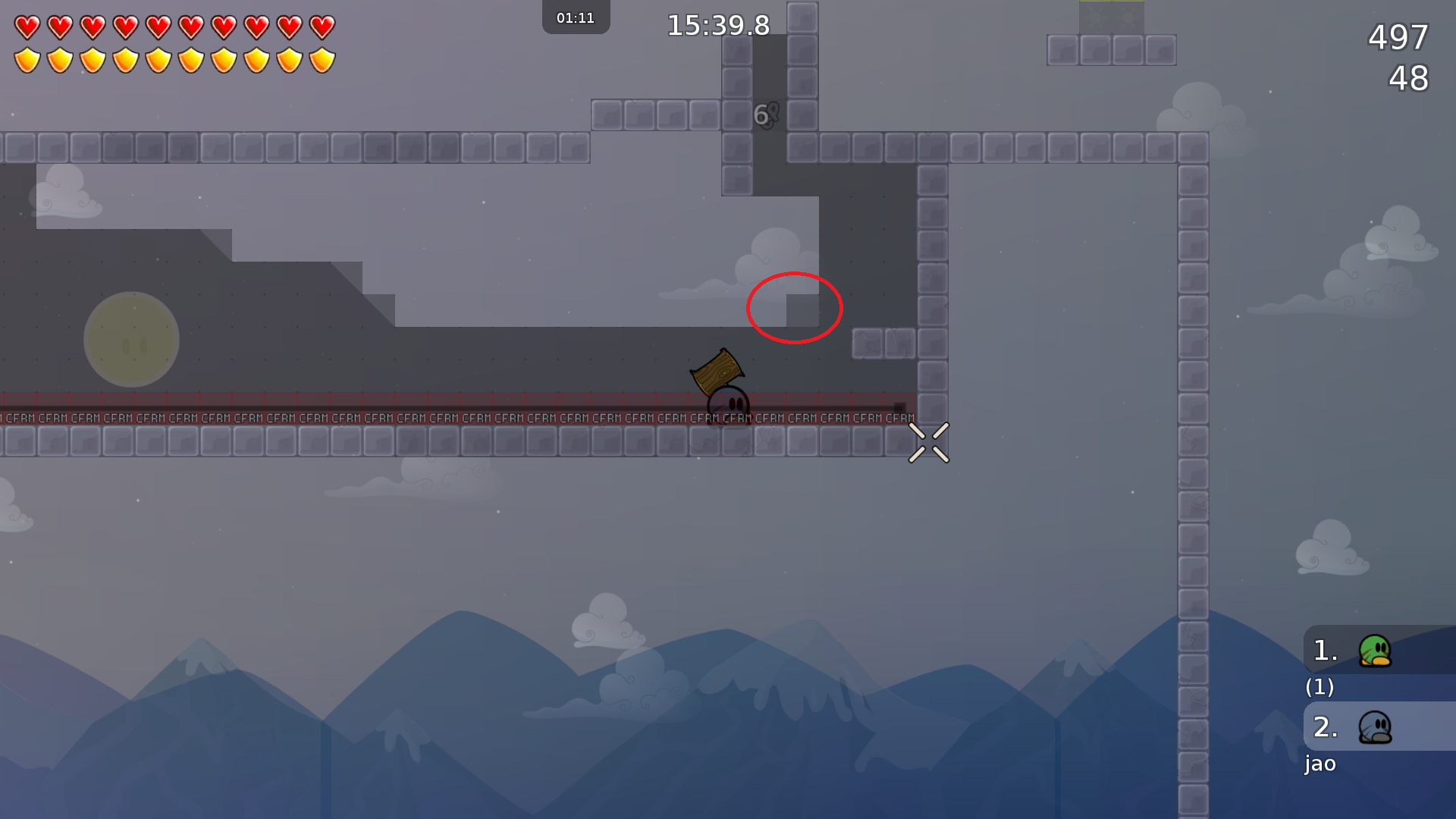Click the race time display 15:39.8
This screenshot has width=1456, height=819.
tap(717, 25)
